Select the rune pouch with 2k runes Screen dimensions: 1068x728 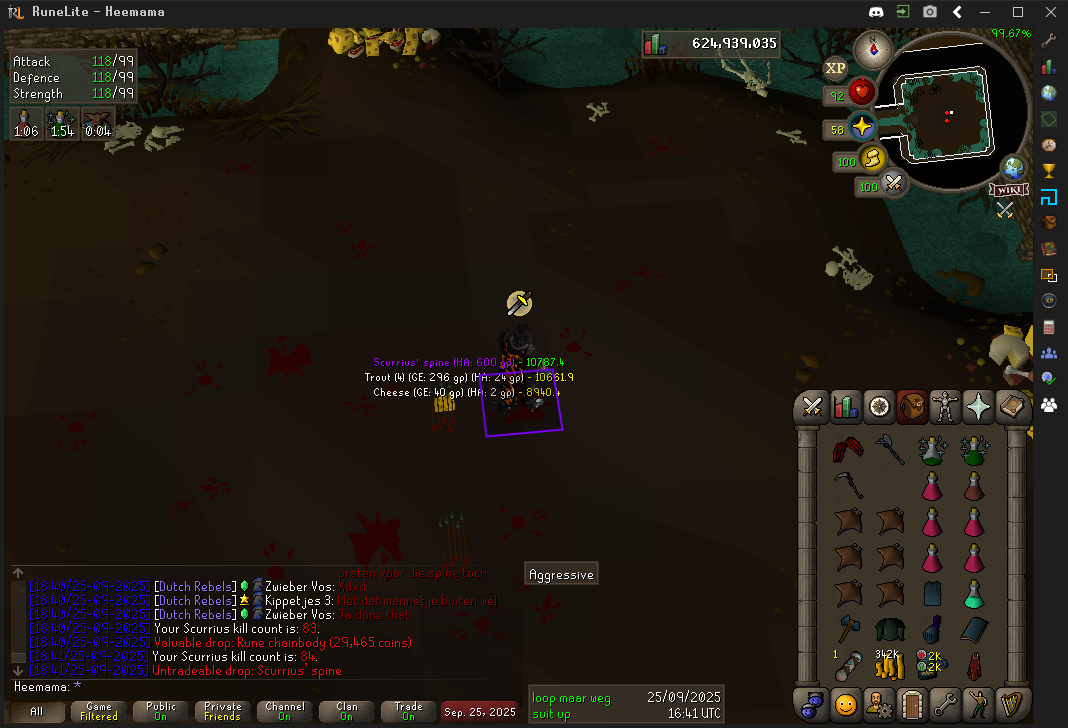click(x=931, y=663)
